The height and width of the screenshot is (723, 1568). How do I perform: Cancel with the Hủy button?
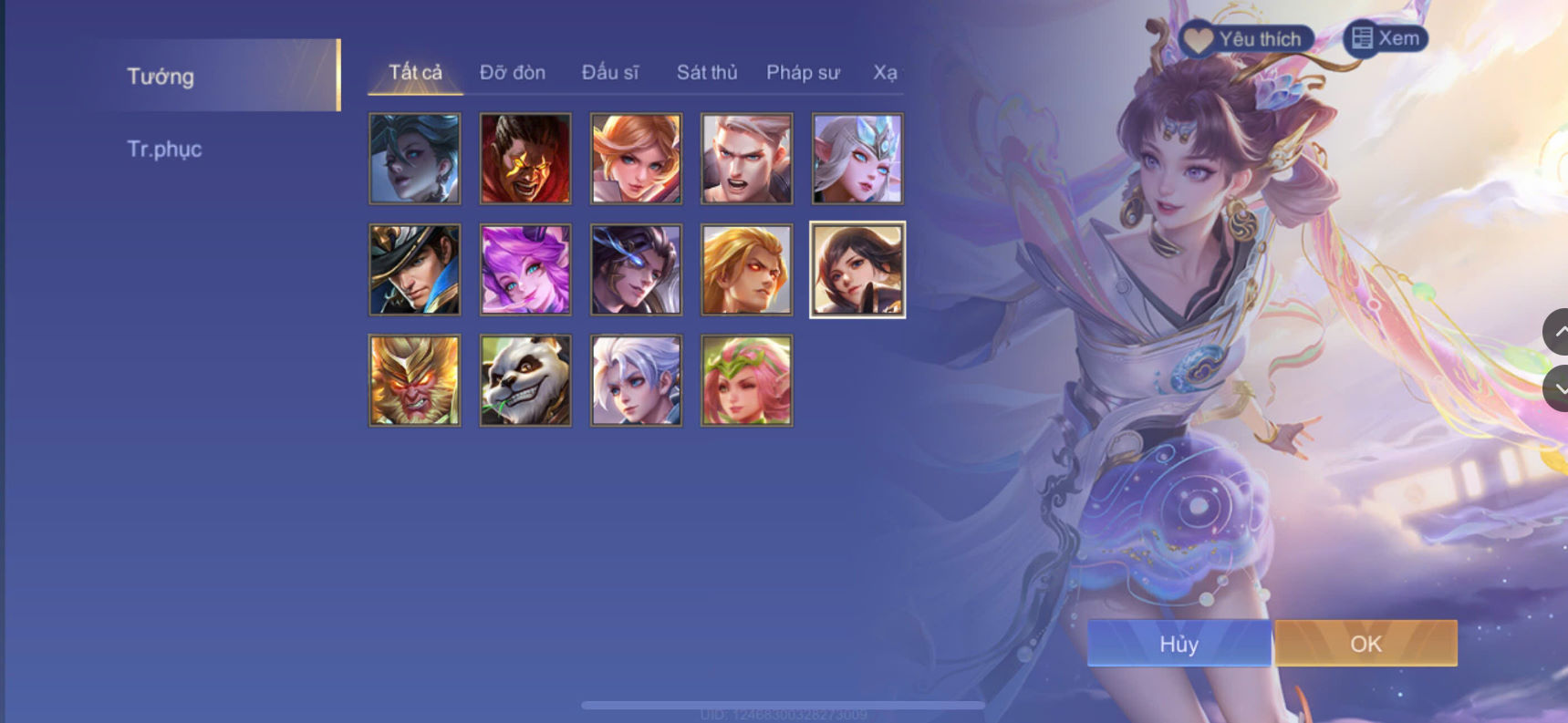1180,644
